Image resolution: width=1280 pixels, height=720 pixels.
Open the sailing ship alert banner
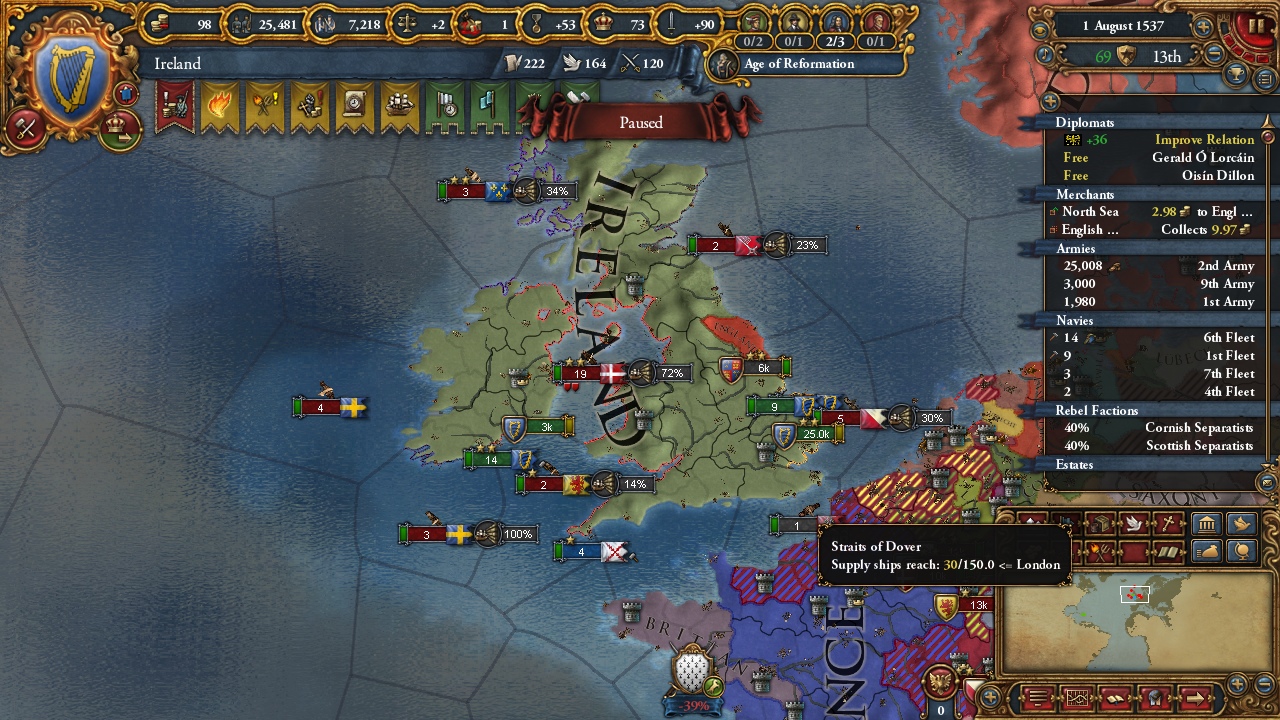[x=399, y=106]
